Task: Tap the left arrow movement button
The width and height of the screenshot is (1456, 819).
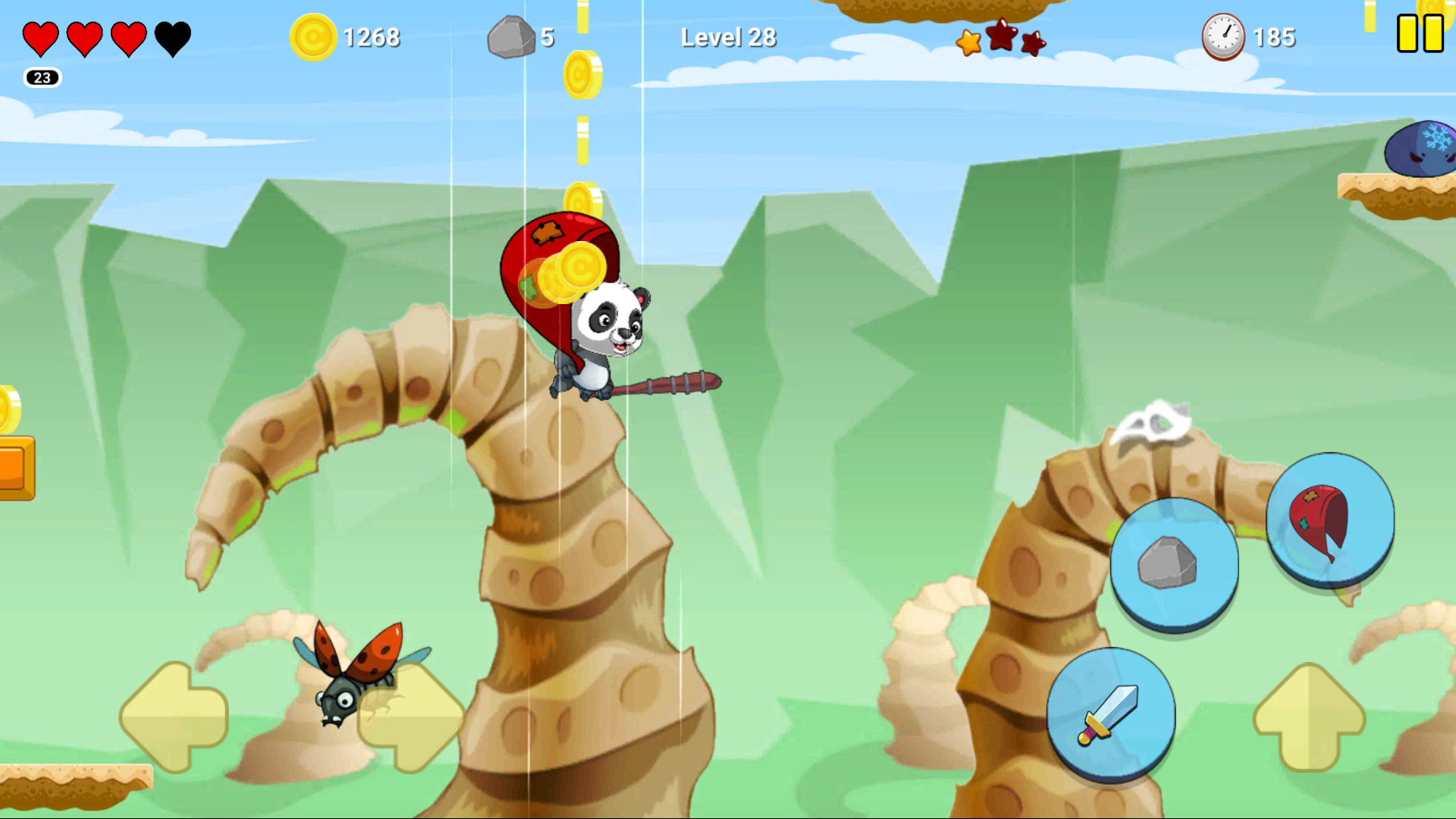Action: pos(174,717)
